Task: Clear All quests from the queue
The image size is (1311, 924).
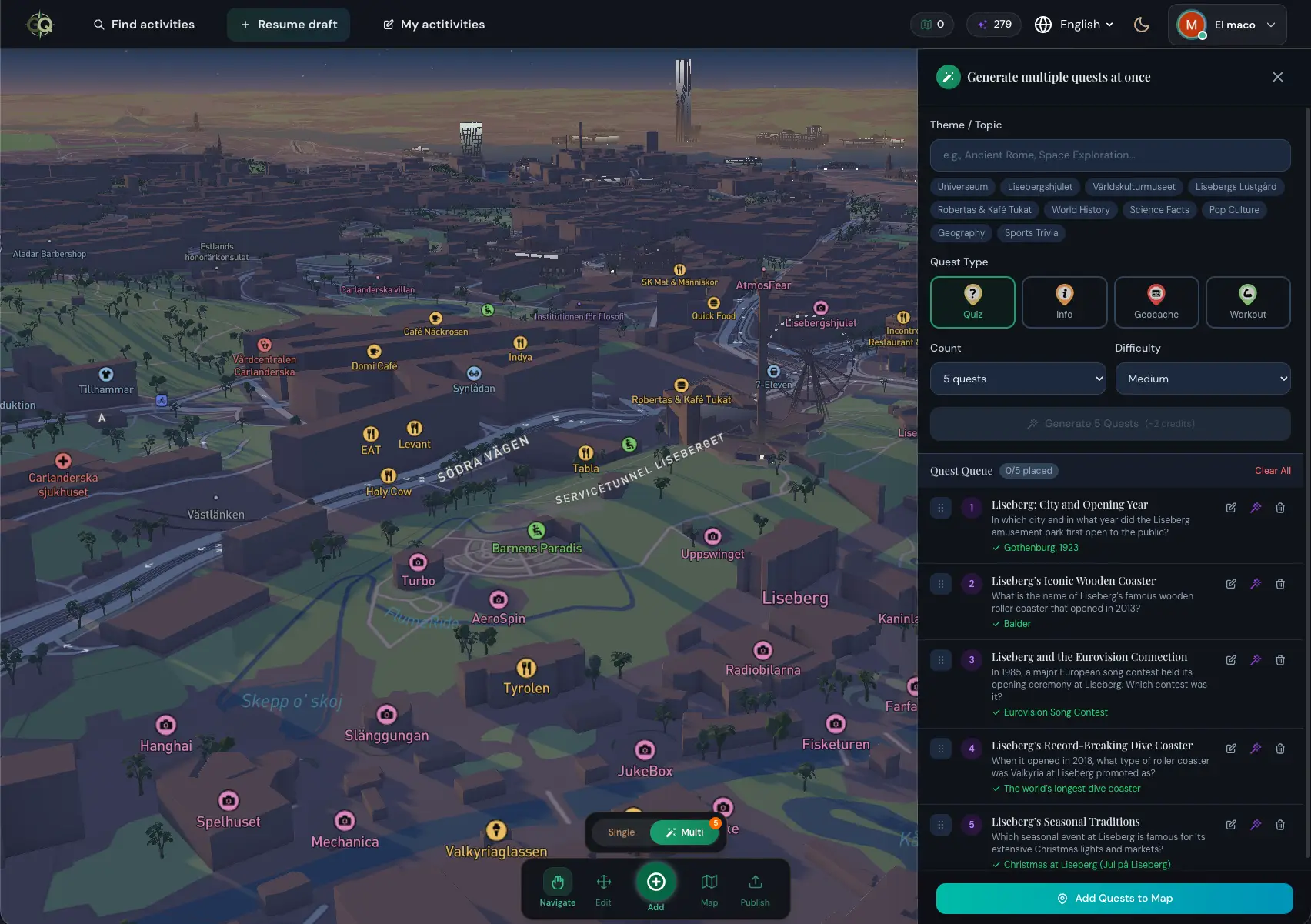Action: coord(1273,470)
